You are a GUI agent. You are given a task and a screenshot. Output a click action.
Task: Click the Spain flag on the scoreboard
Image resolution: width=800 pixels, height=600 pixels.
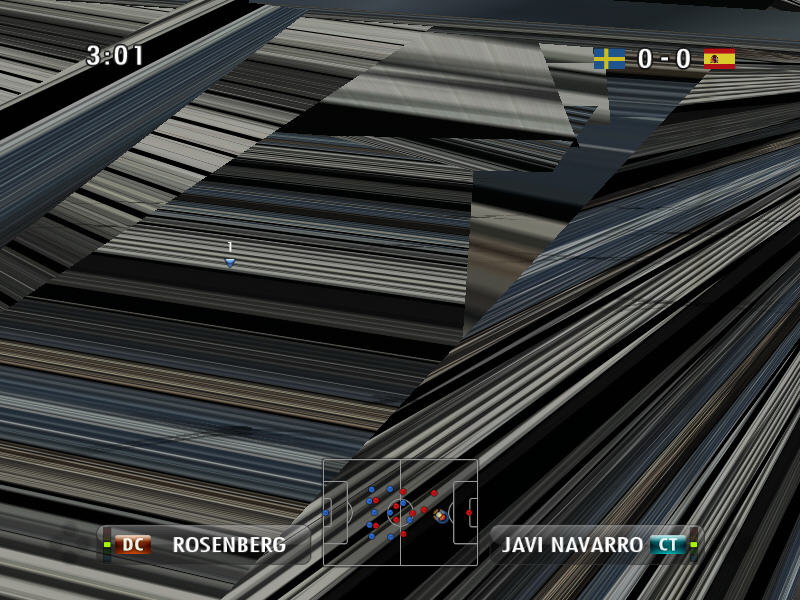click(x=719, y=59)
